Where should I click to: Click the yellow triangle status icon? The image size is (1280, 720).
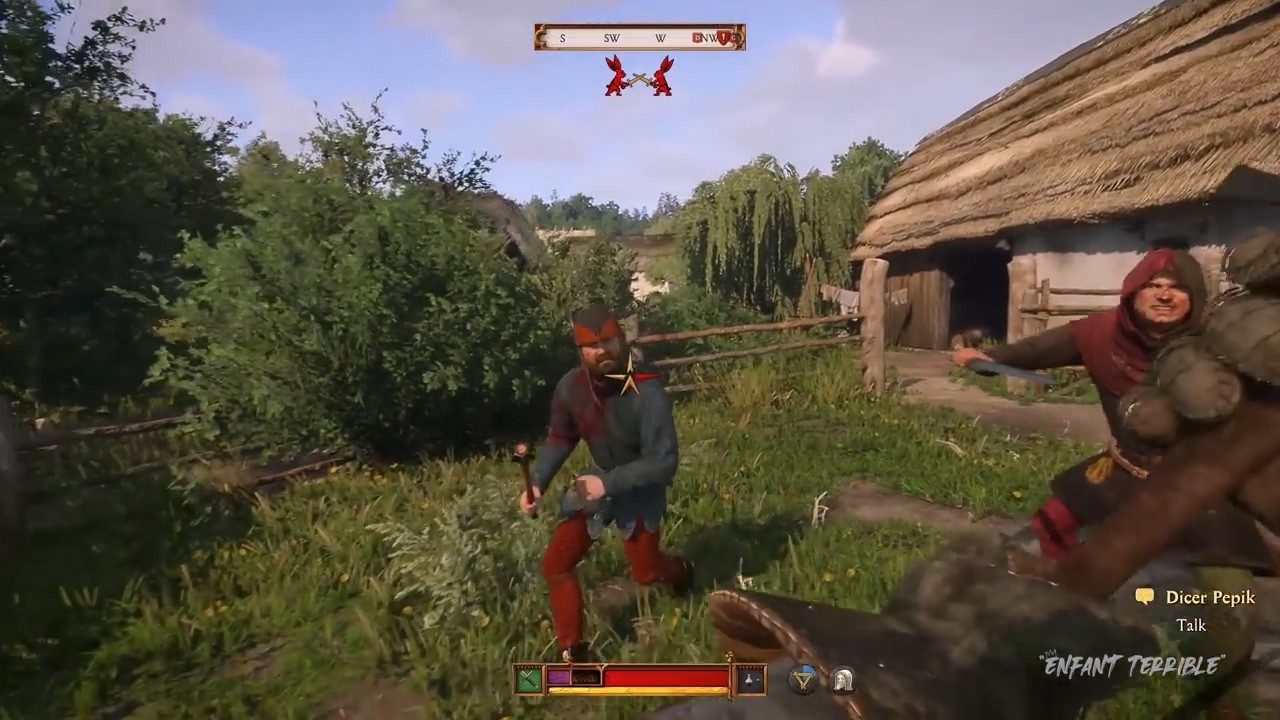click(x=802, y=679)
